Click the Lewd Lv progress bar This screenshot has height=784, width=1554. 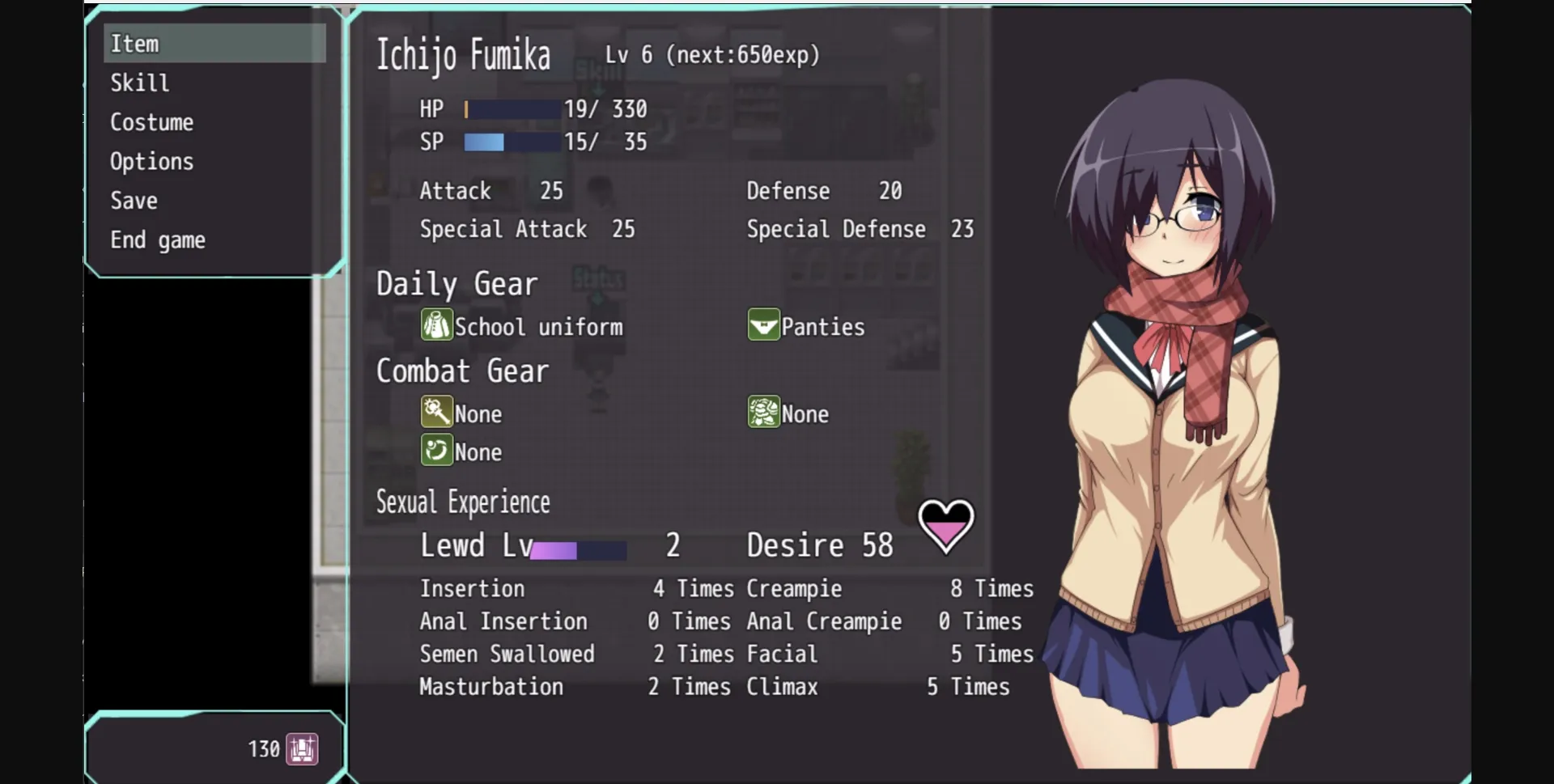[x=577, y=549]
